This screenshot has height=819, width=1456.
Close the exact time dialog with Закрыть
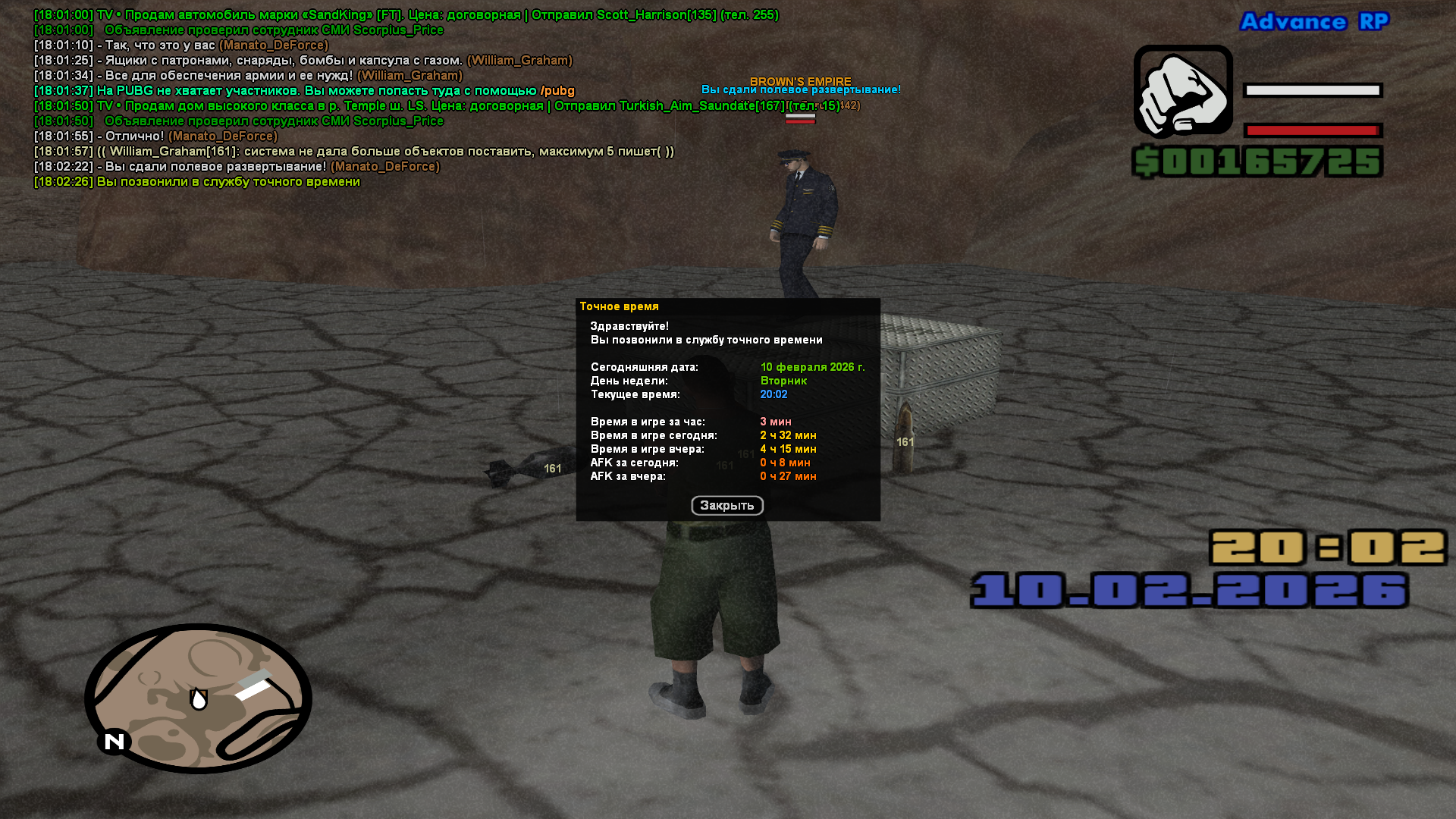click(x=726, y=506)
